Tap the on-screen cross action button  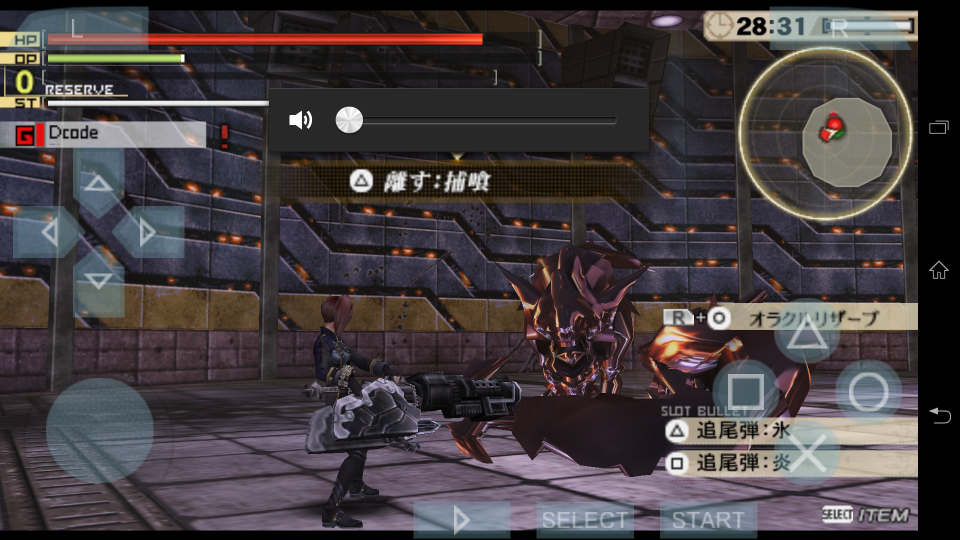click(x=806, y=453)
